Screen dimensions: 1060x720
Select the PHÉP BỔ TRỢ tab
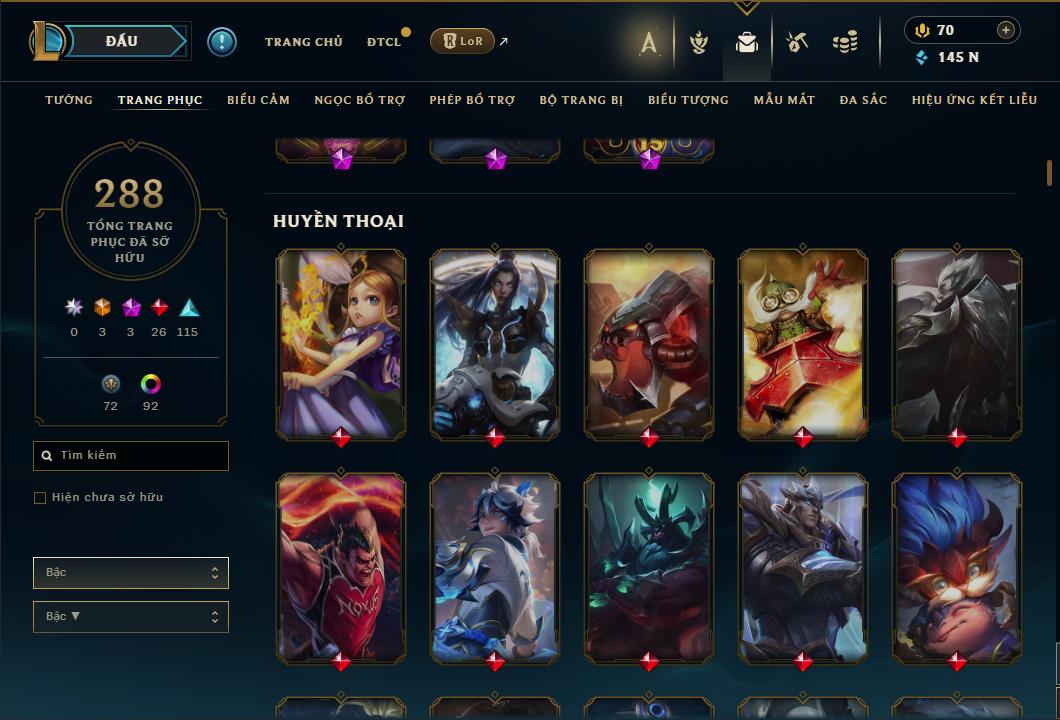(472, 100)
